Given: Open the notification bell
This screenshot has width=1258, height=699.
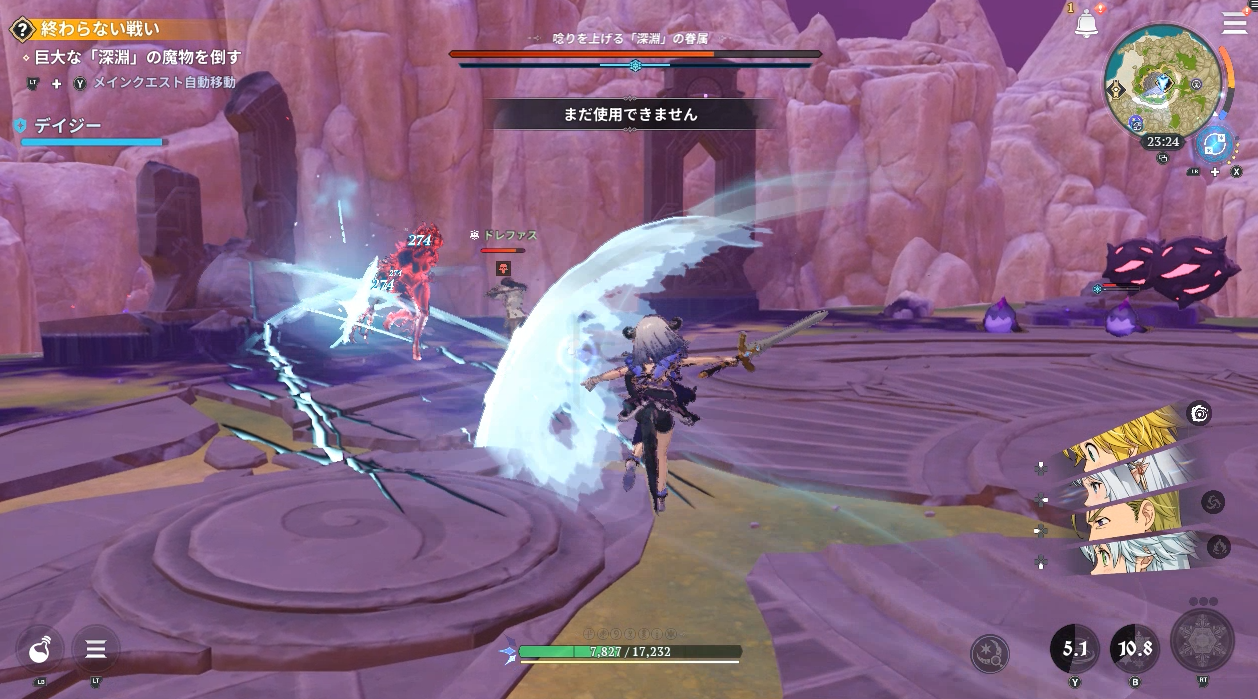Looking at the screenshot, I should [x=1086, y=26].
